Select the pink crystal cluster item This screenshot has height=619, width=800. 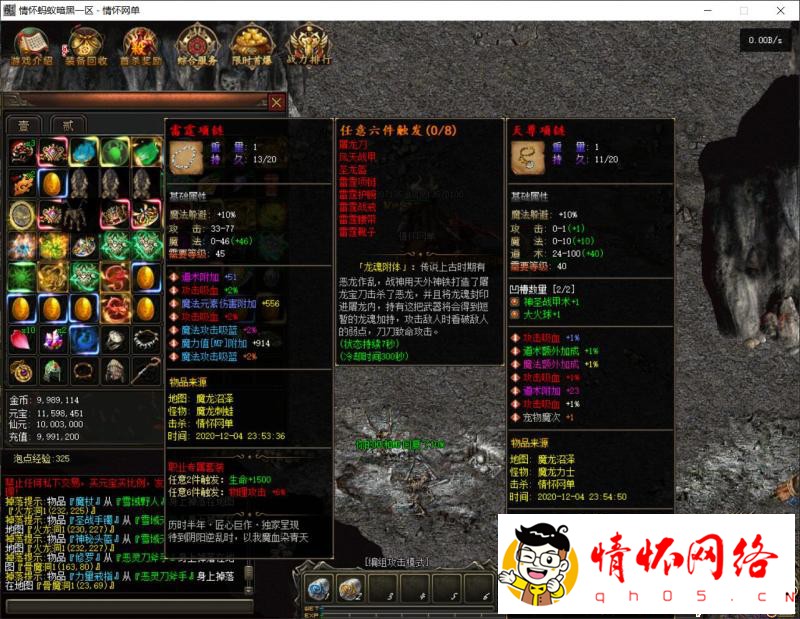point(52,339)
